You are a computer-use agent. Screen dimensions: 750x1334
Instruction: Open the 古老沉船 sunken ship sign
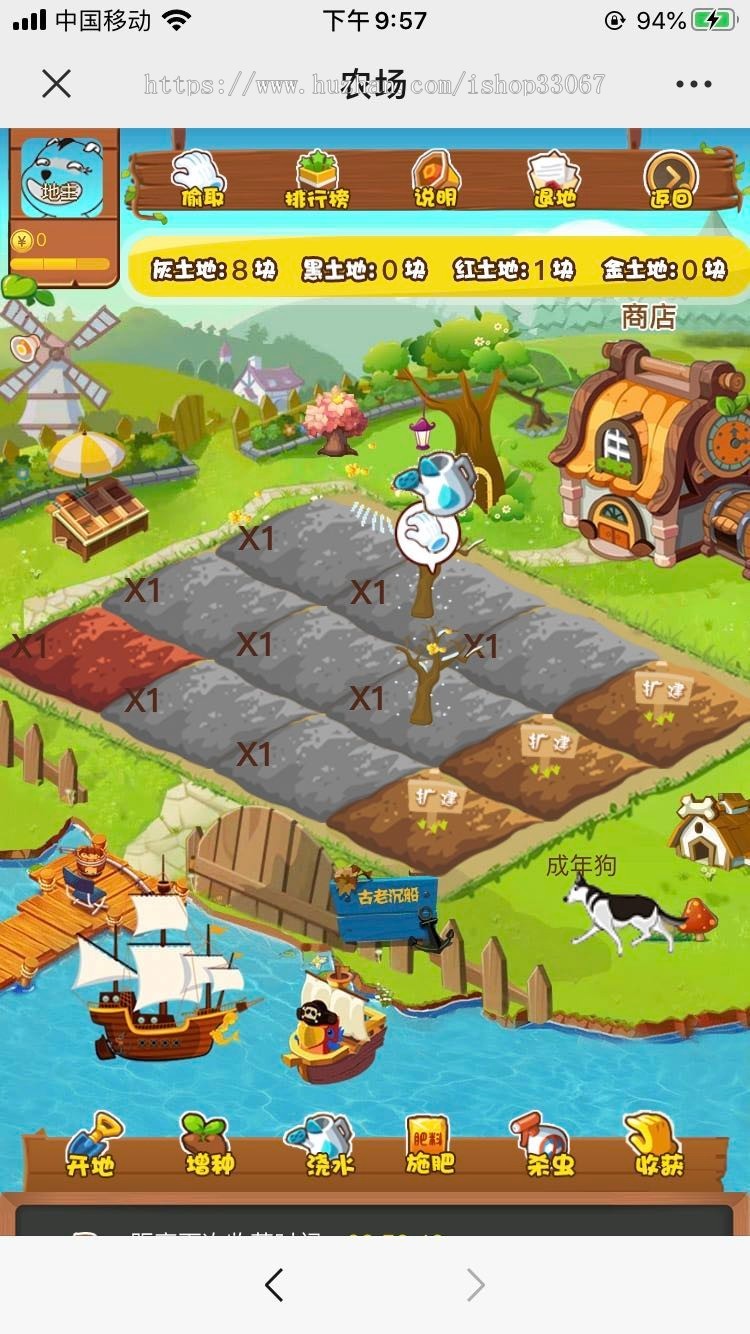(x=384, y=905)
